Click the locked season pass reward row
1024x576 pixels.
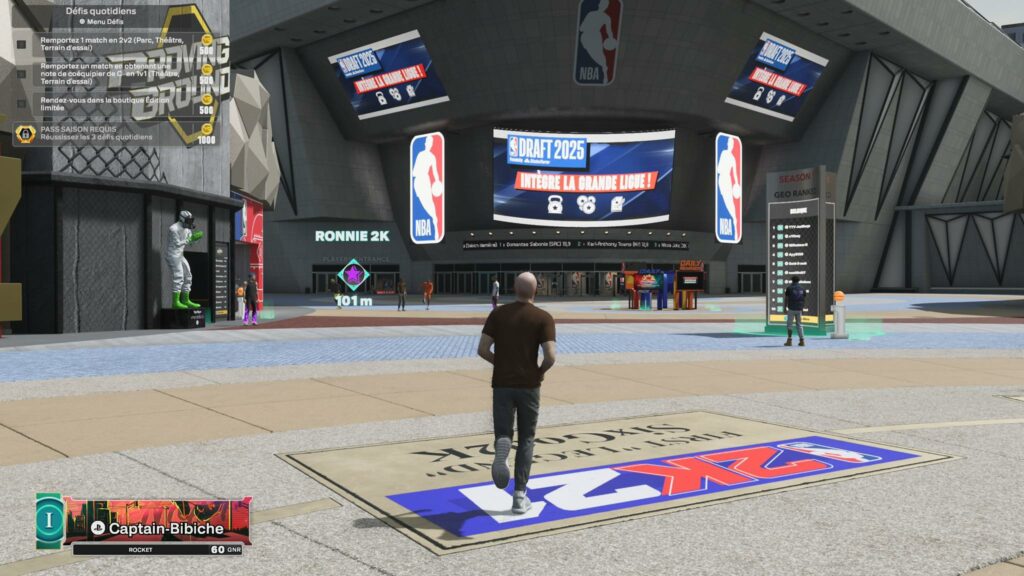115,133
